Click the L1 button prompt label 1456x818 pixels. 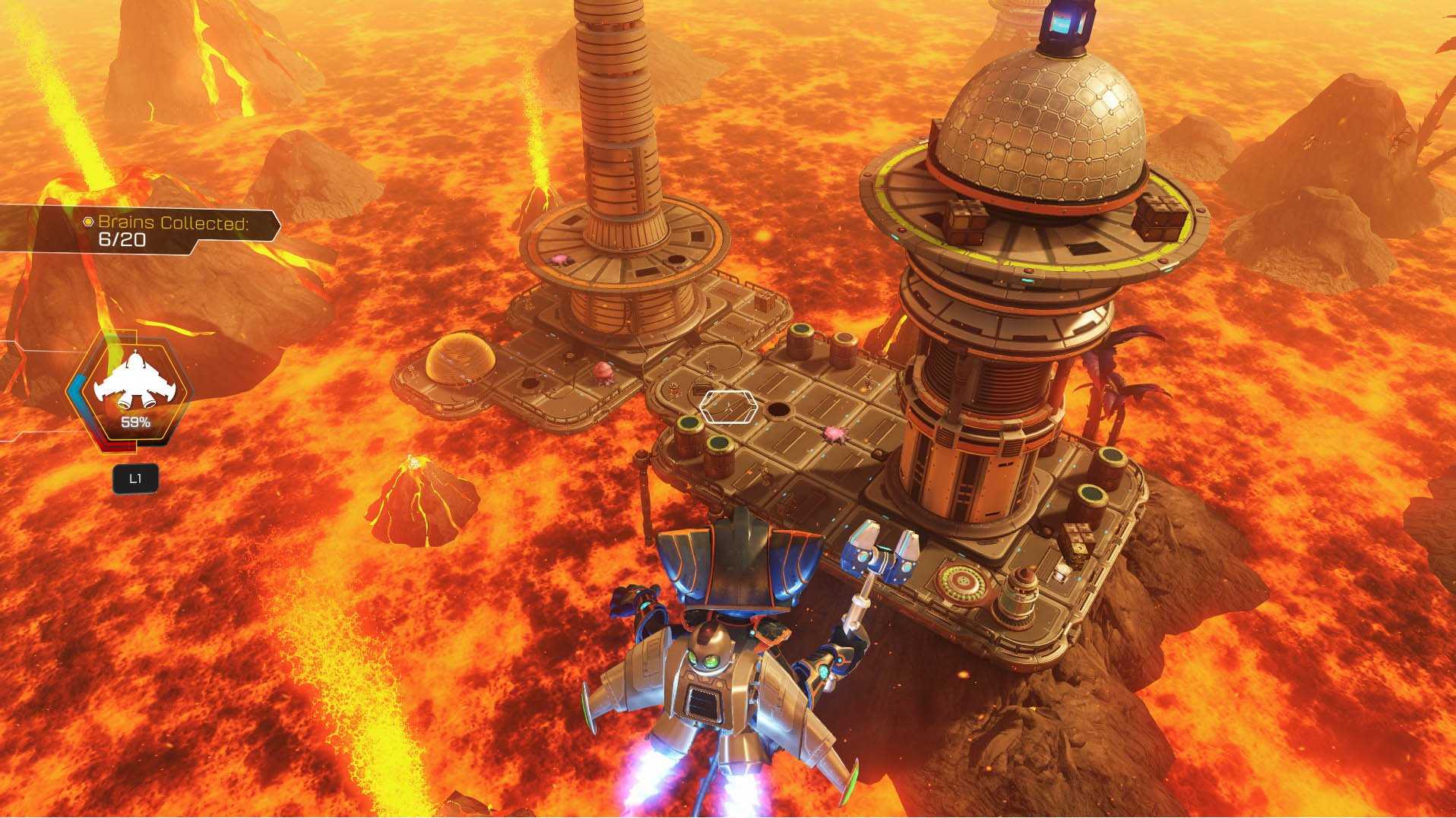[135, 478]
